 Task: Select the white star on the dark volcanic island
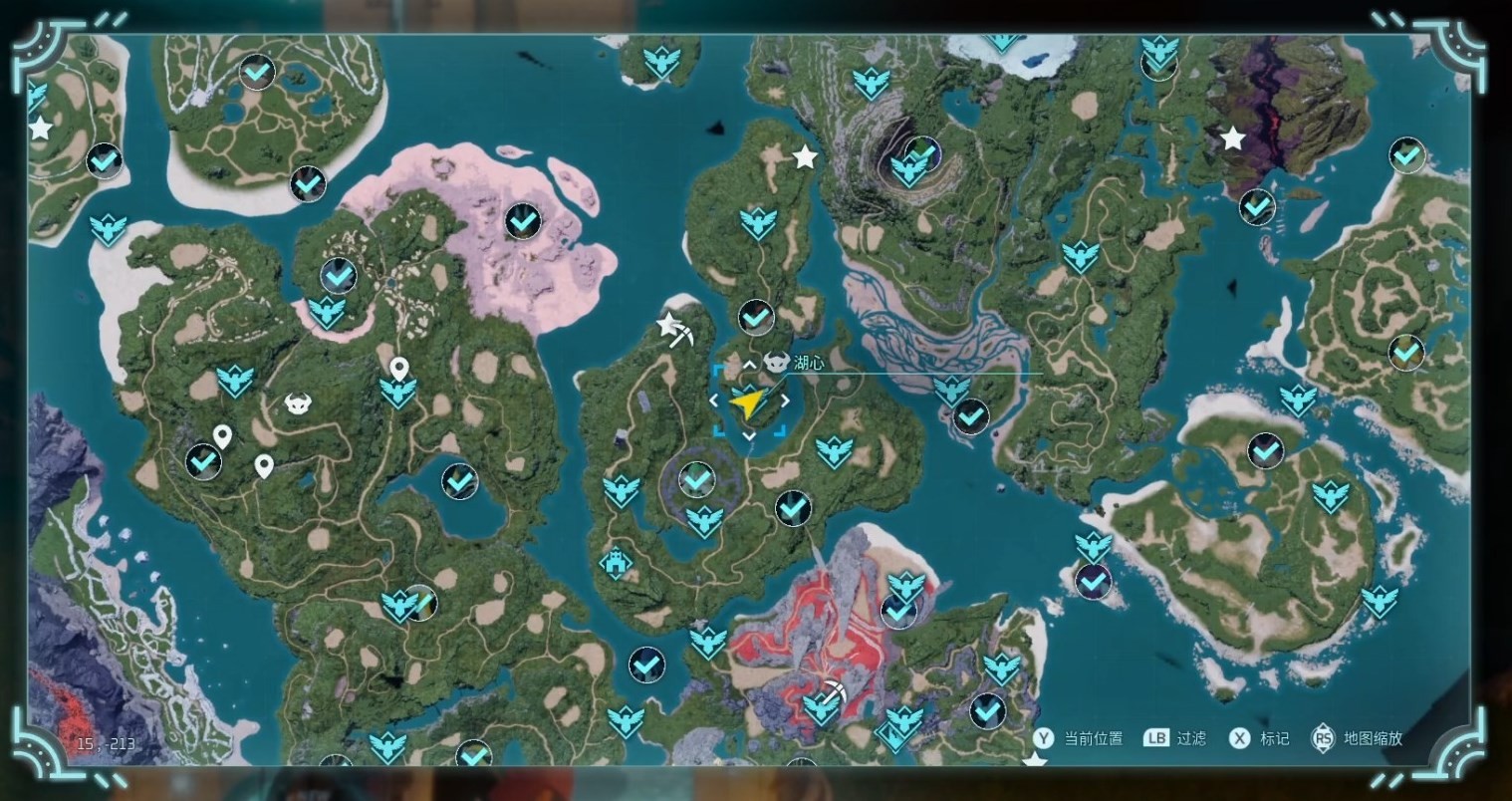tap(1233, 138)
